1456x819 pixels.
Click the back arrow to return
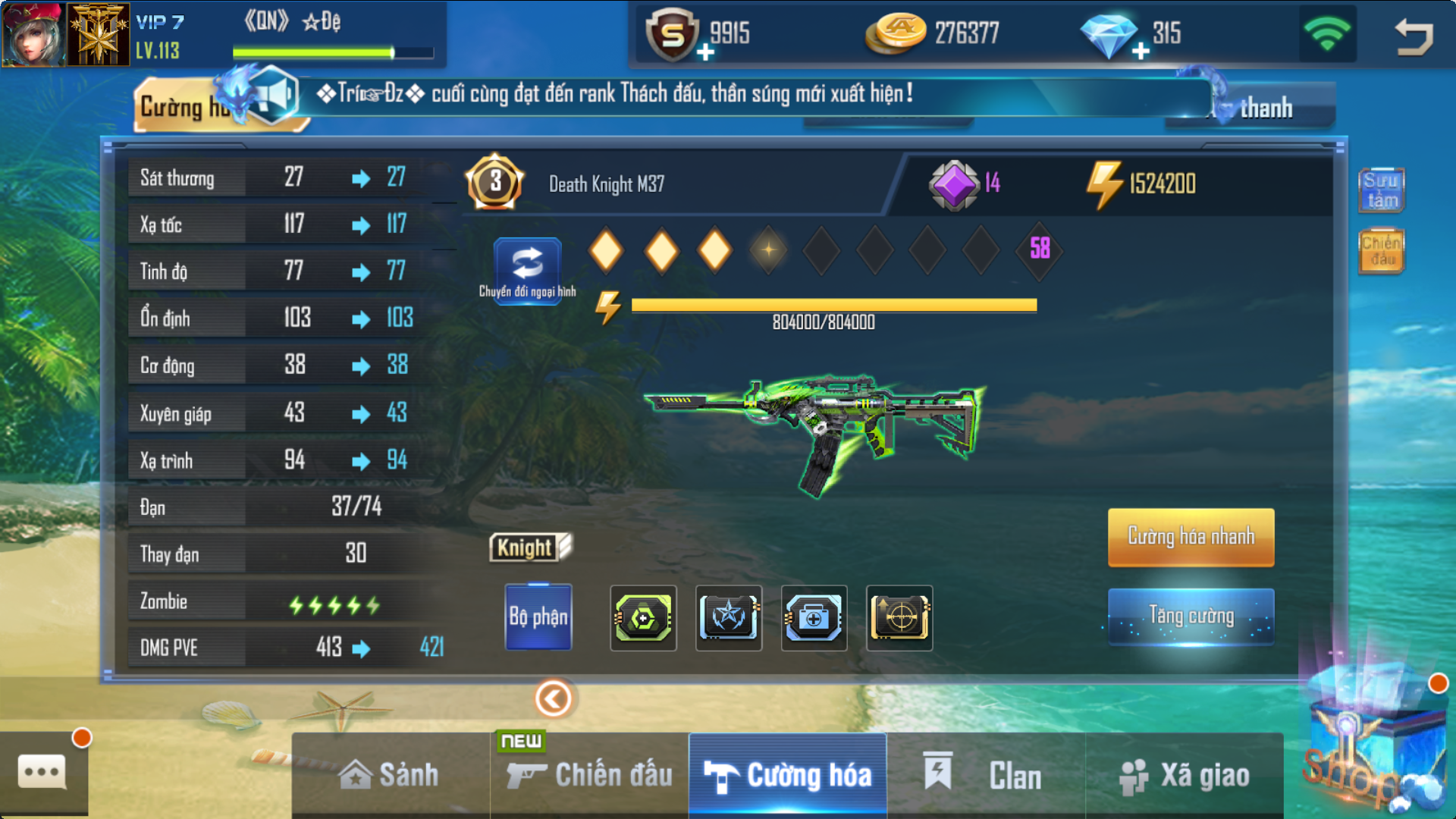[x=1414, y=36]
